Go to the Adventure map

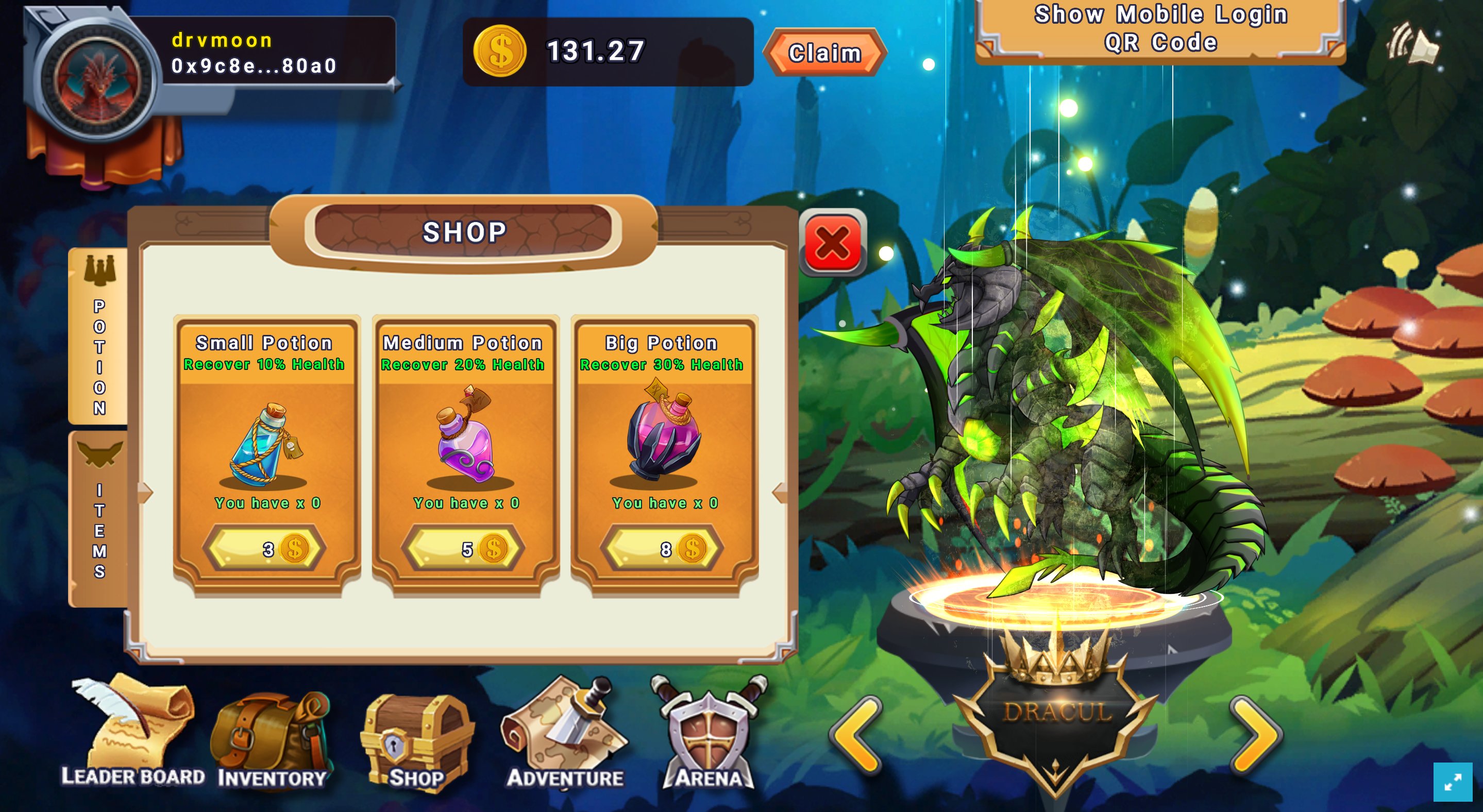coord(564,734)
